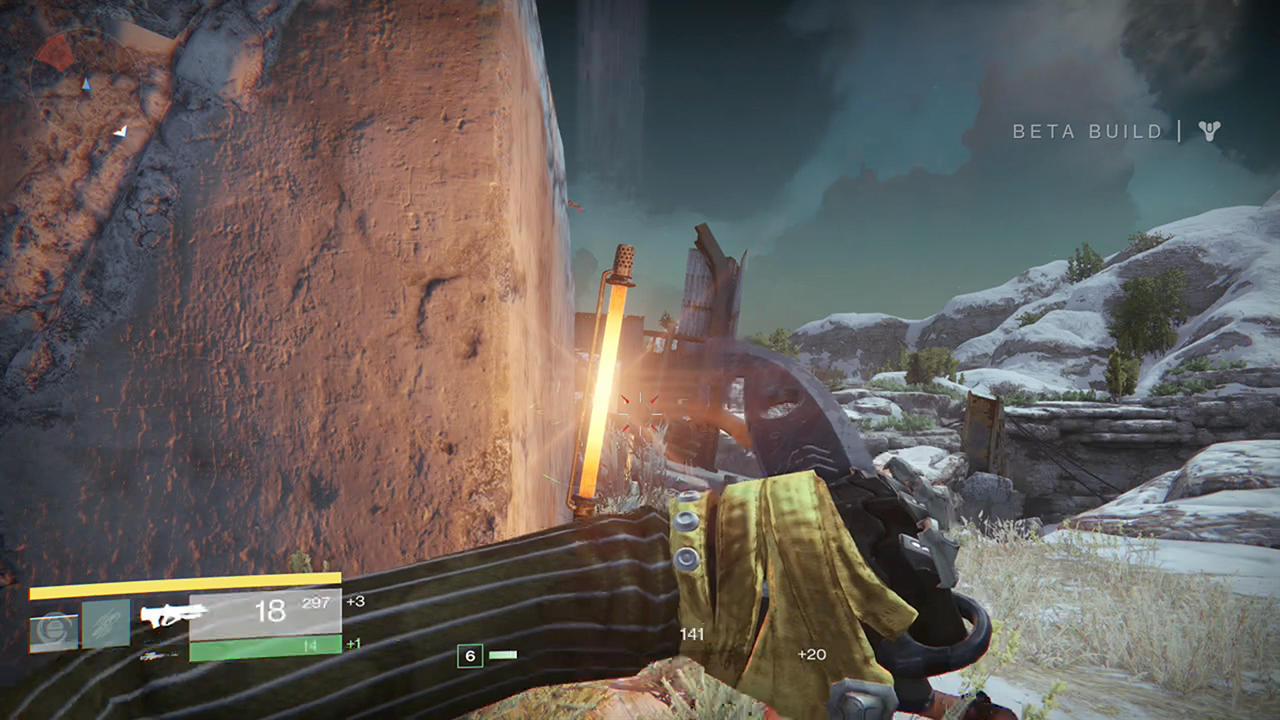
Task: Activate the melee ability icon
Action: coord(106,624)
